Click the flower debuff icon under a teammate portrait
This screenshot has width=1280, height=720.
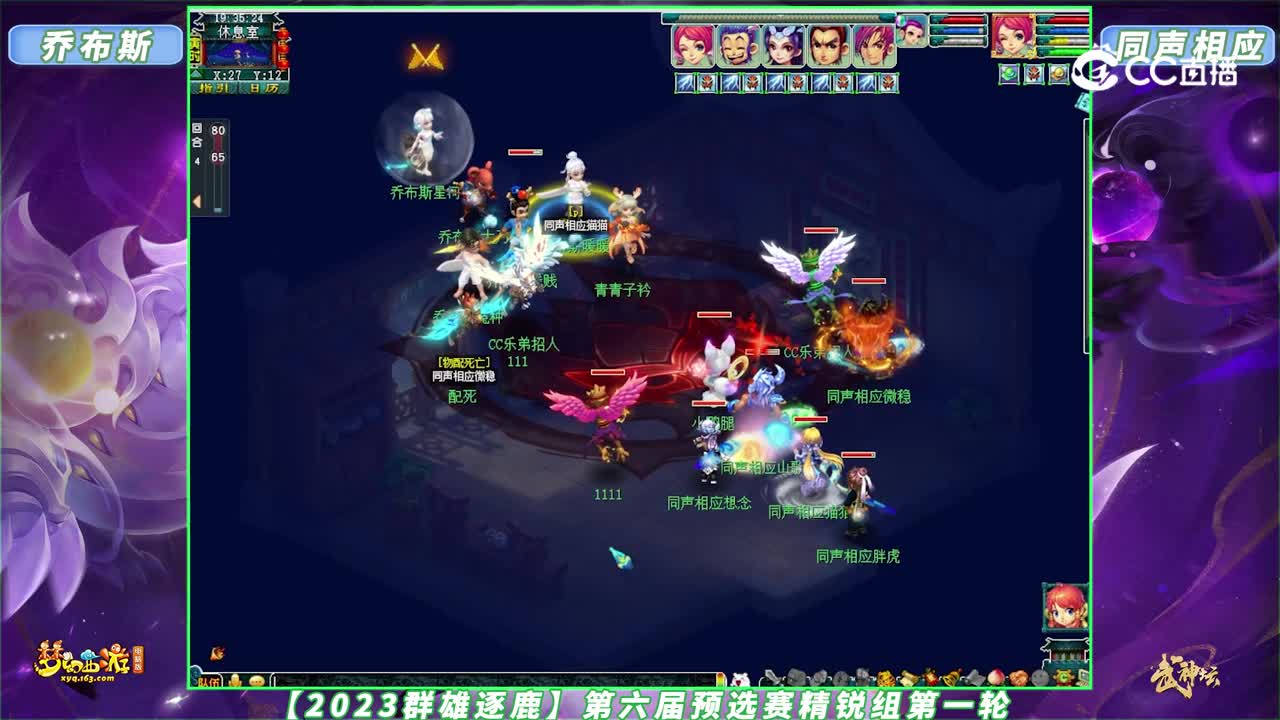coord(707,81)
